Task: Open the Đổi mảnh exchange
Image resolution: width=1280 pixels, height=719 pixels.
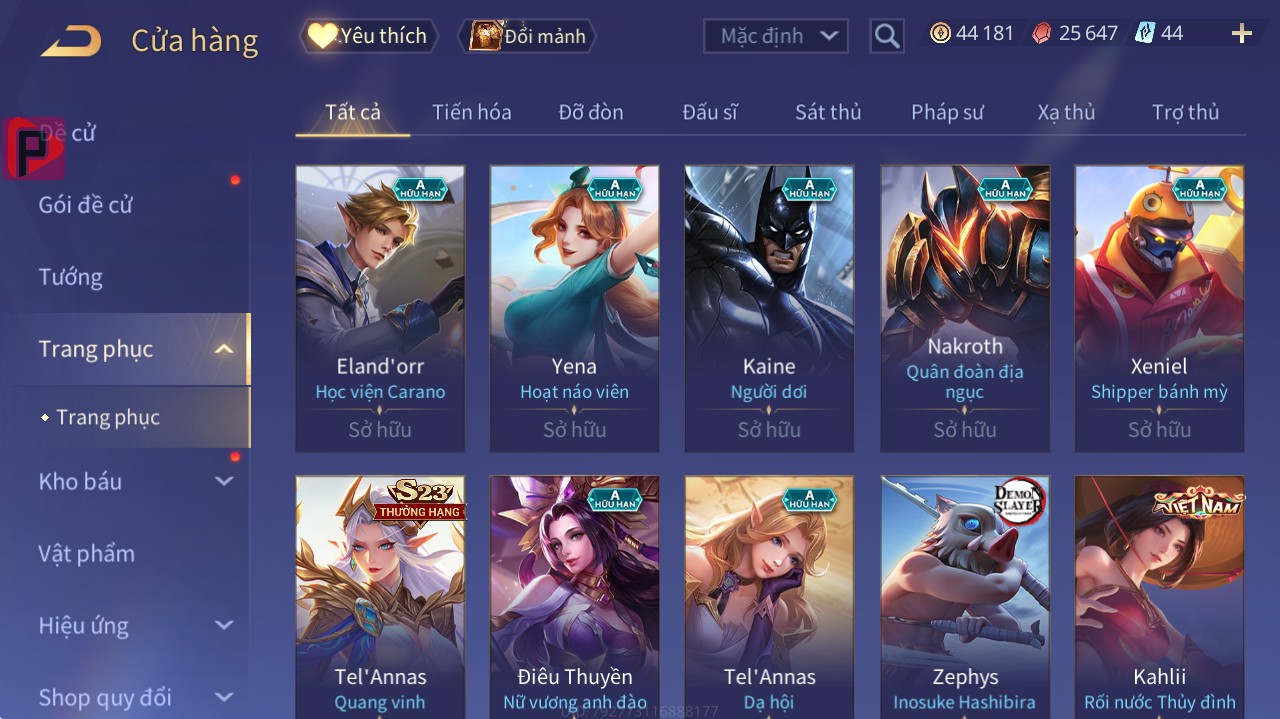Action: pos(527,36)
